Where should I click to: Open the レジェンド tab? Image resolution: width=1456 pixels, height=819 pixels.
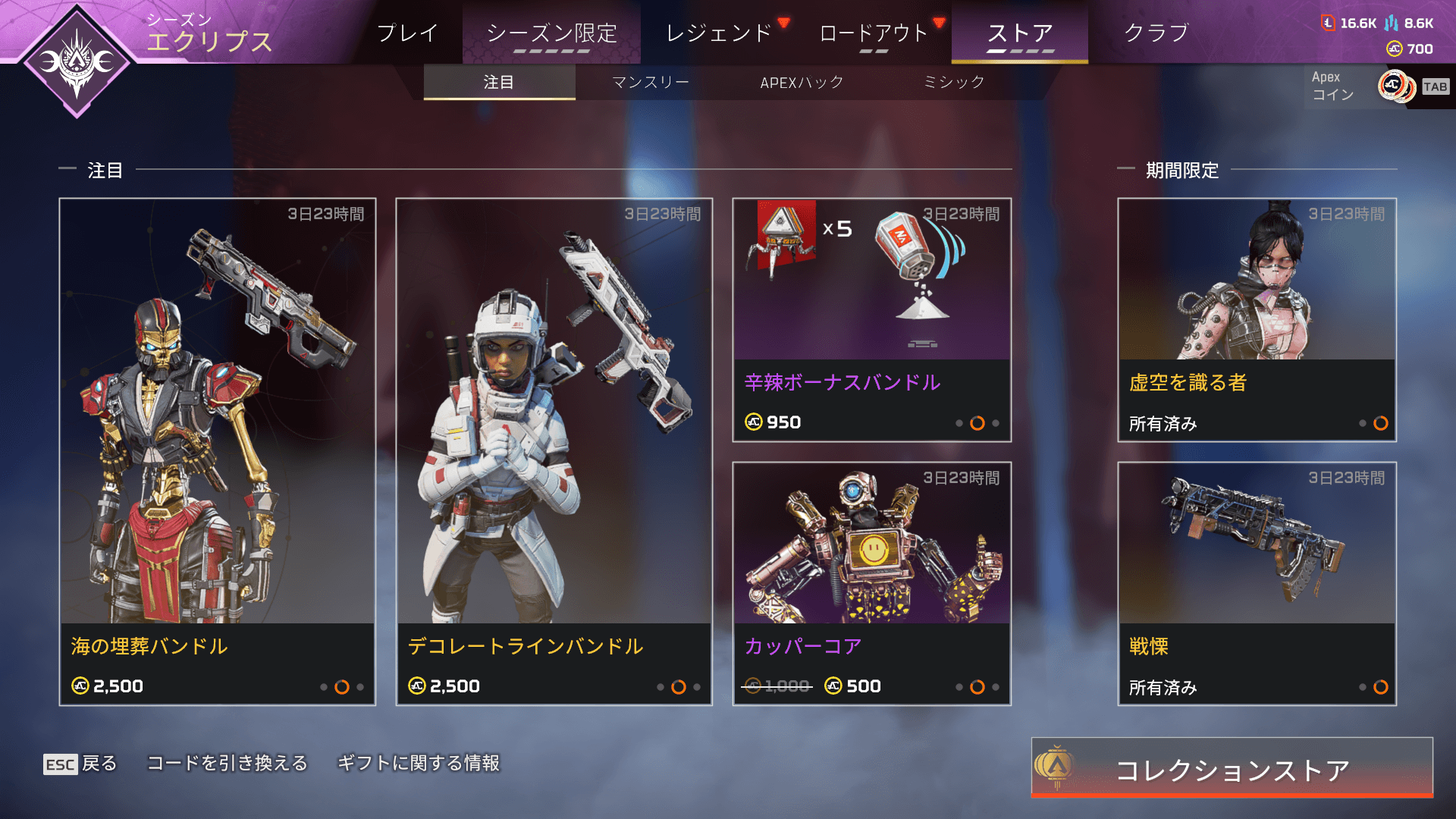718,33
